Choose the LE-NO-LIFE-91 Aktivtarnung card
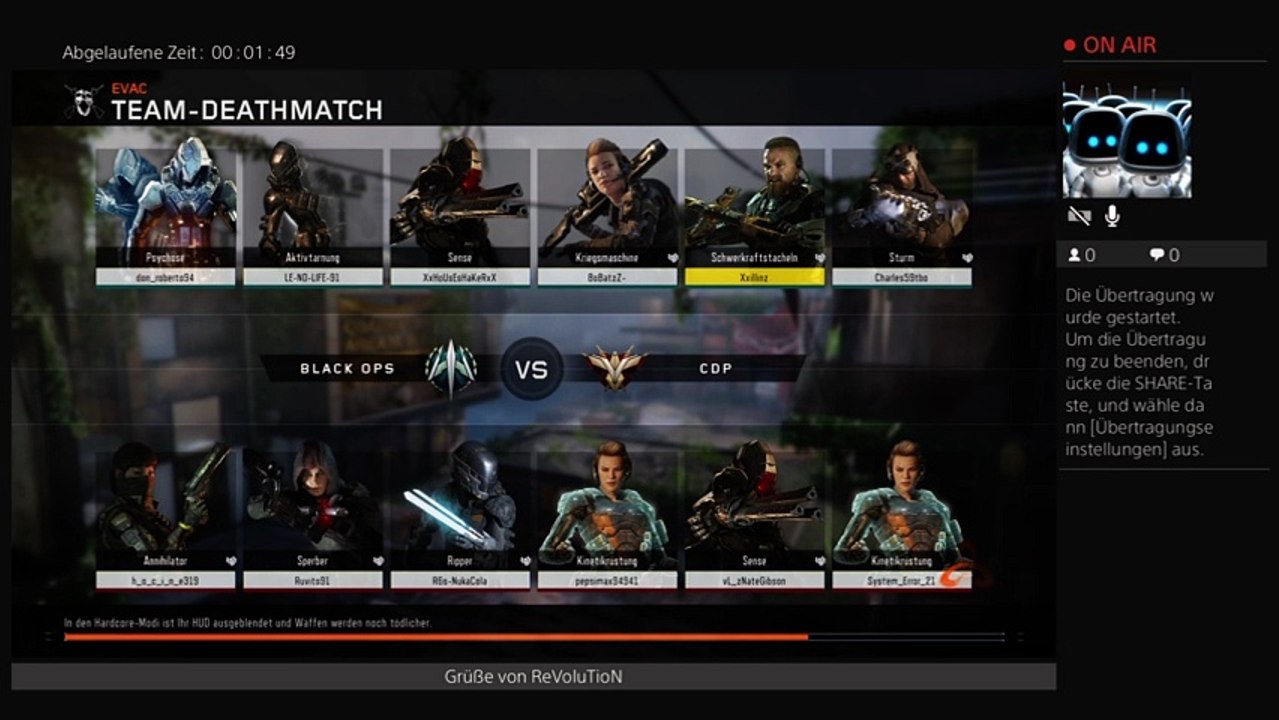Viewport: 1279px width, 720px height. pyautogui.click(x=313, y=215)
